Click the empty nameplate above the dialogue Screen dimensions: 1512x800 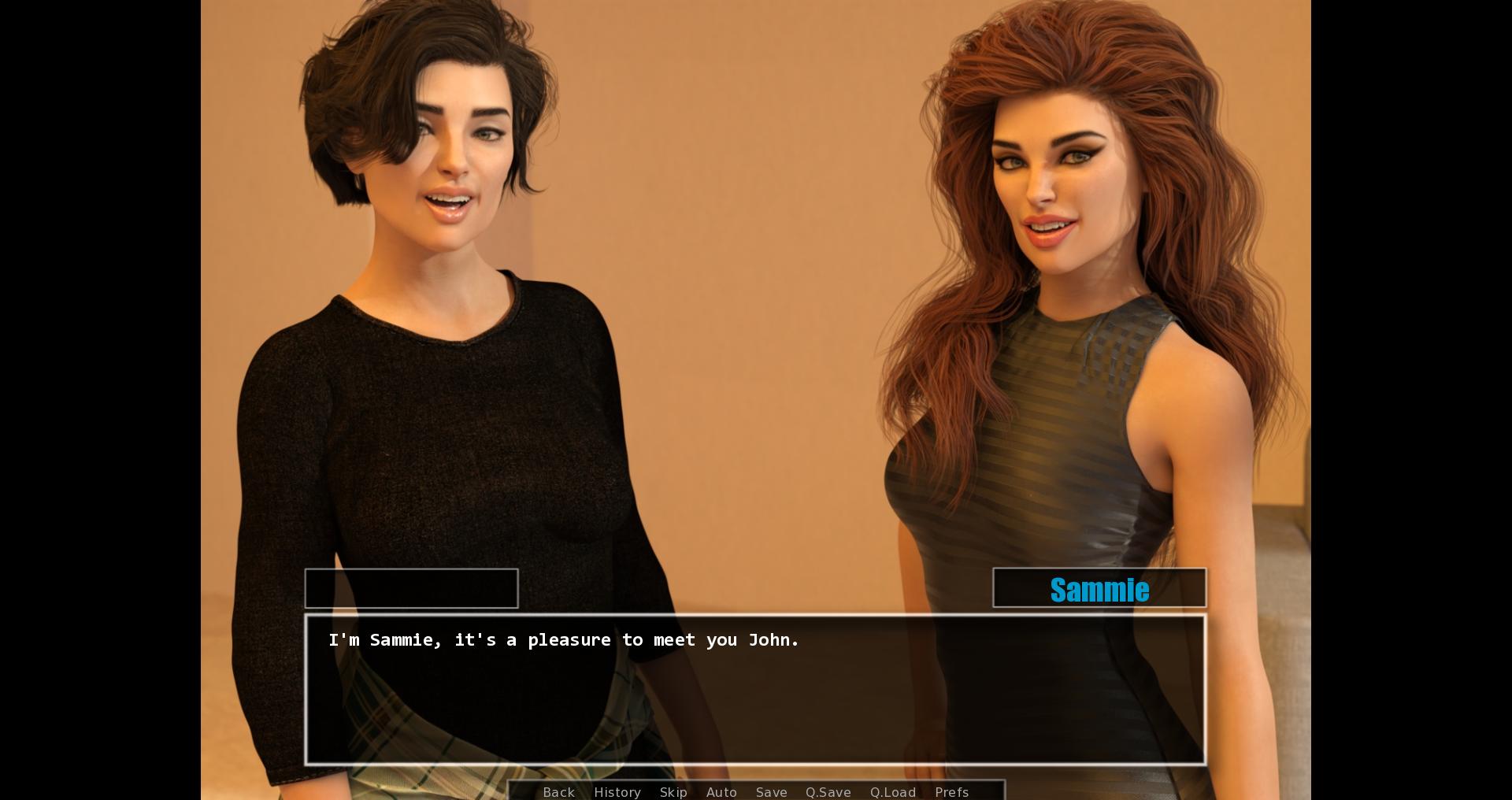pos(411,588)
